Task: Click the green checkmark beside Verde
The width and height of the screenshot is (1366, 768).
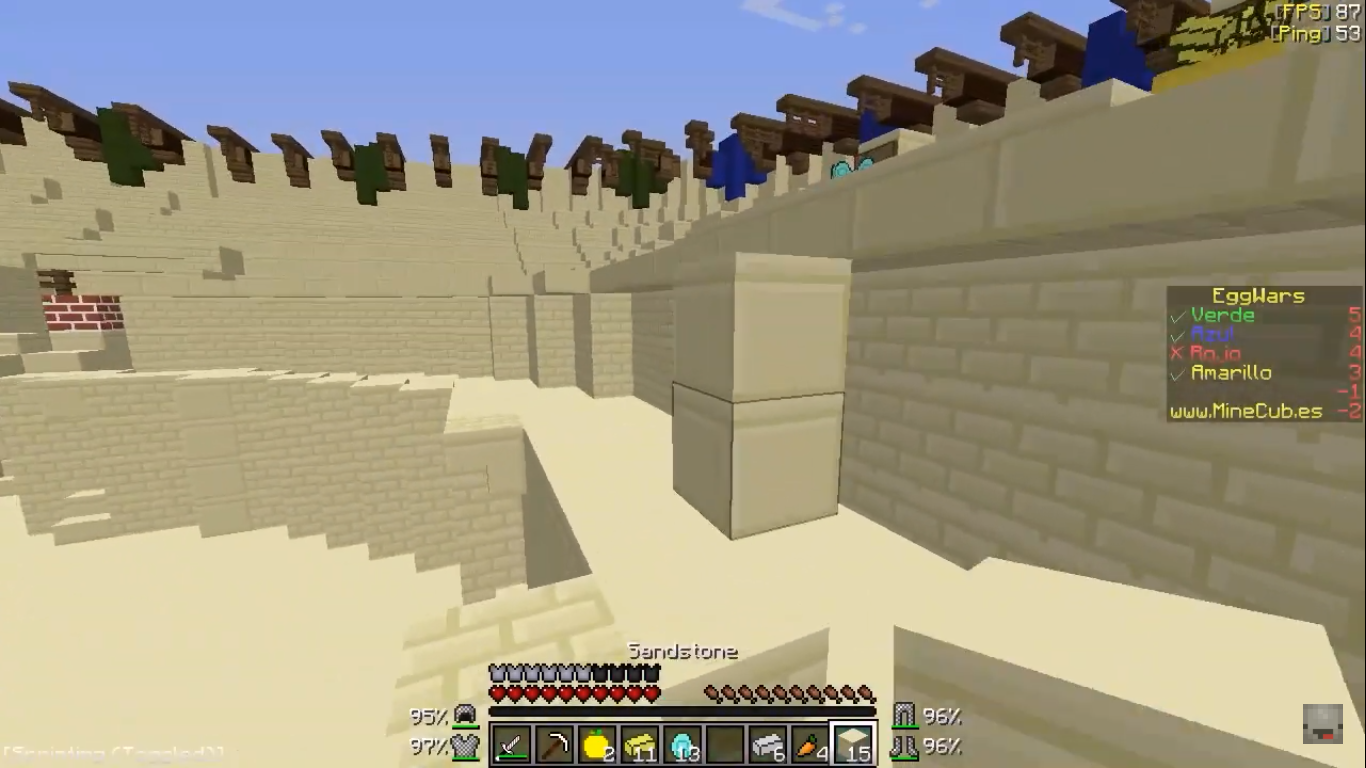Action: pyautogui.click(x=1177, y=315)
